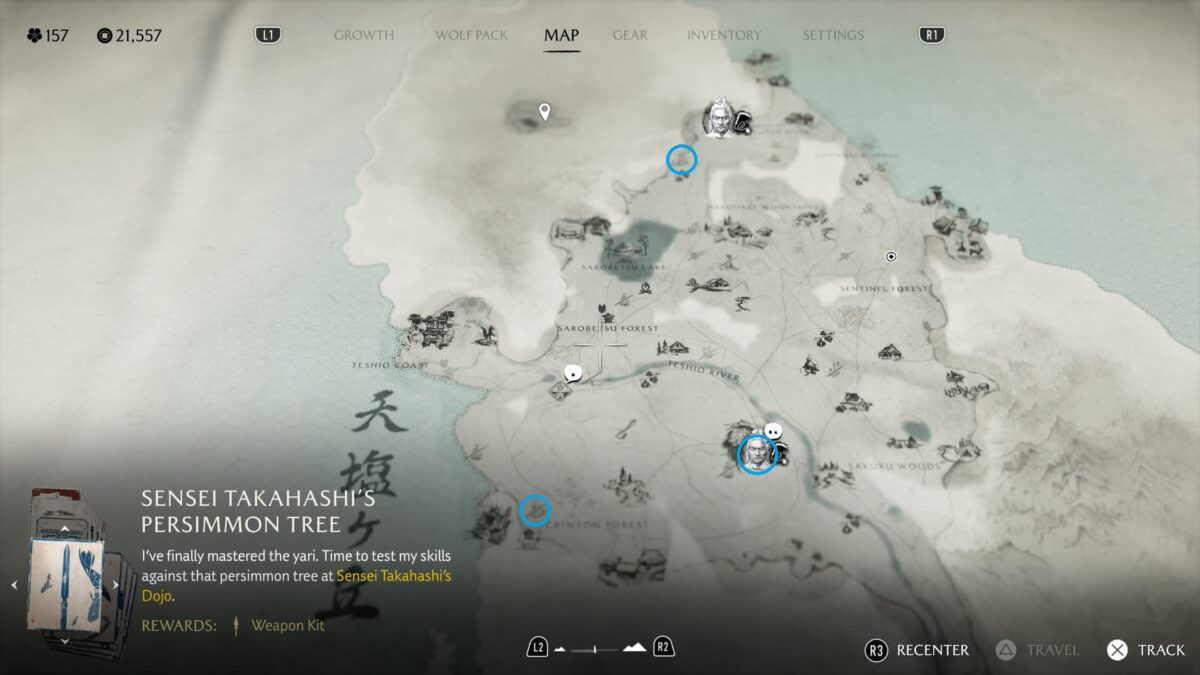The height and width of the screenshot is (675, 1200).
Task: Switch to the Growth tab
Action: click(x=363, y=35)
